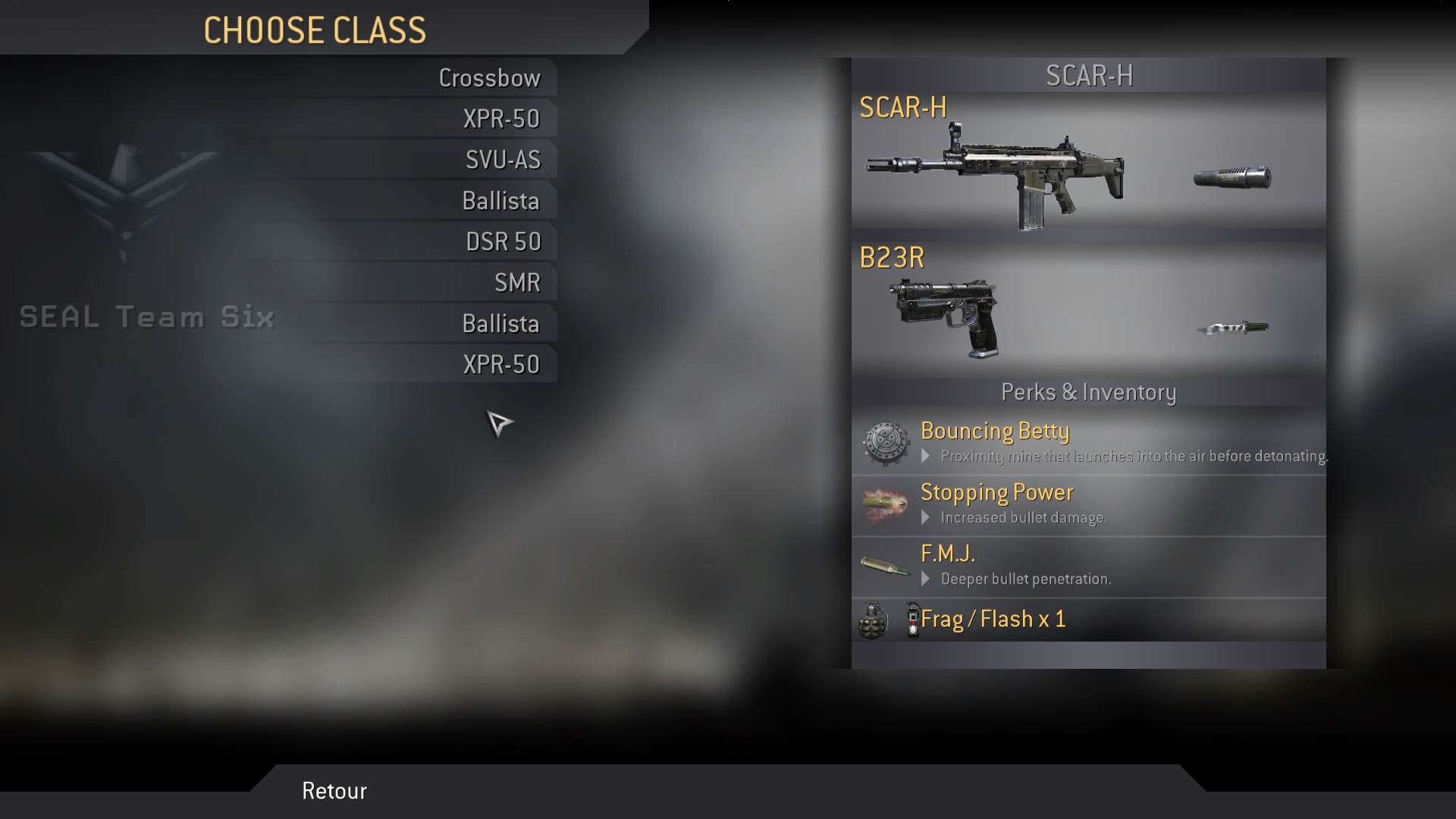Choose the SVU-AS class
Screen dimensions: 1456x819
pos(503,160)
